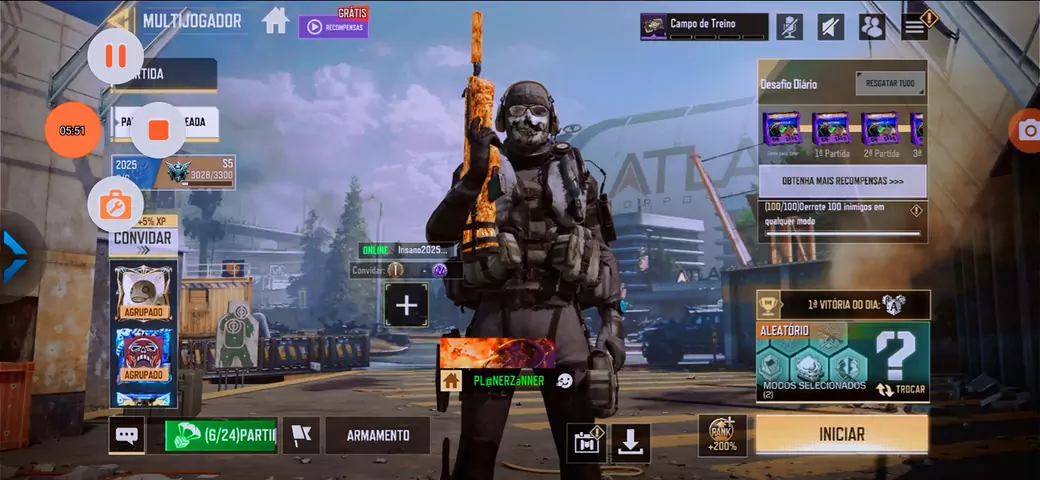Go to the home screen icon
Screen dimensions: 1040x480
[x=276, y=21]
